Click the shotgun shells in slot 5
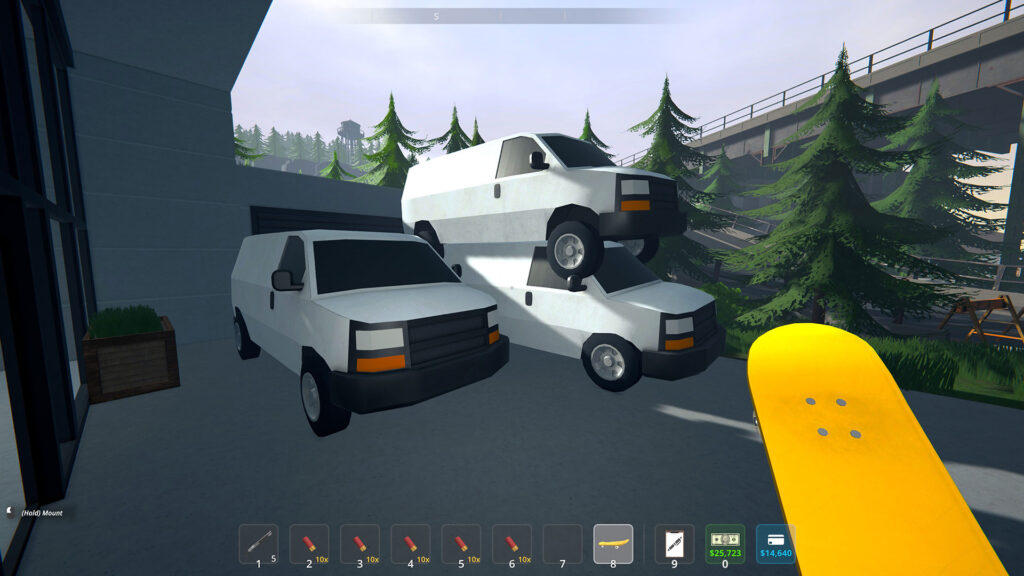The width and height of the screenshot is (1024, 576). pos(461,544)
